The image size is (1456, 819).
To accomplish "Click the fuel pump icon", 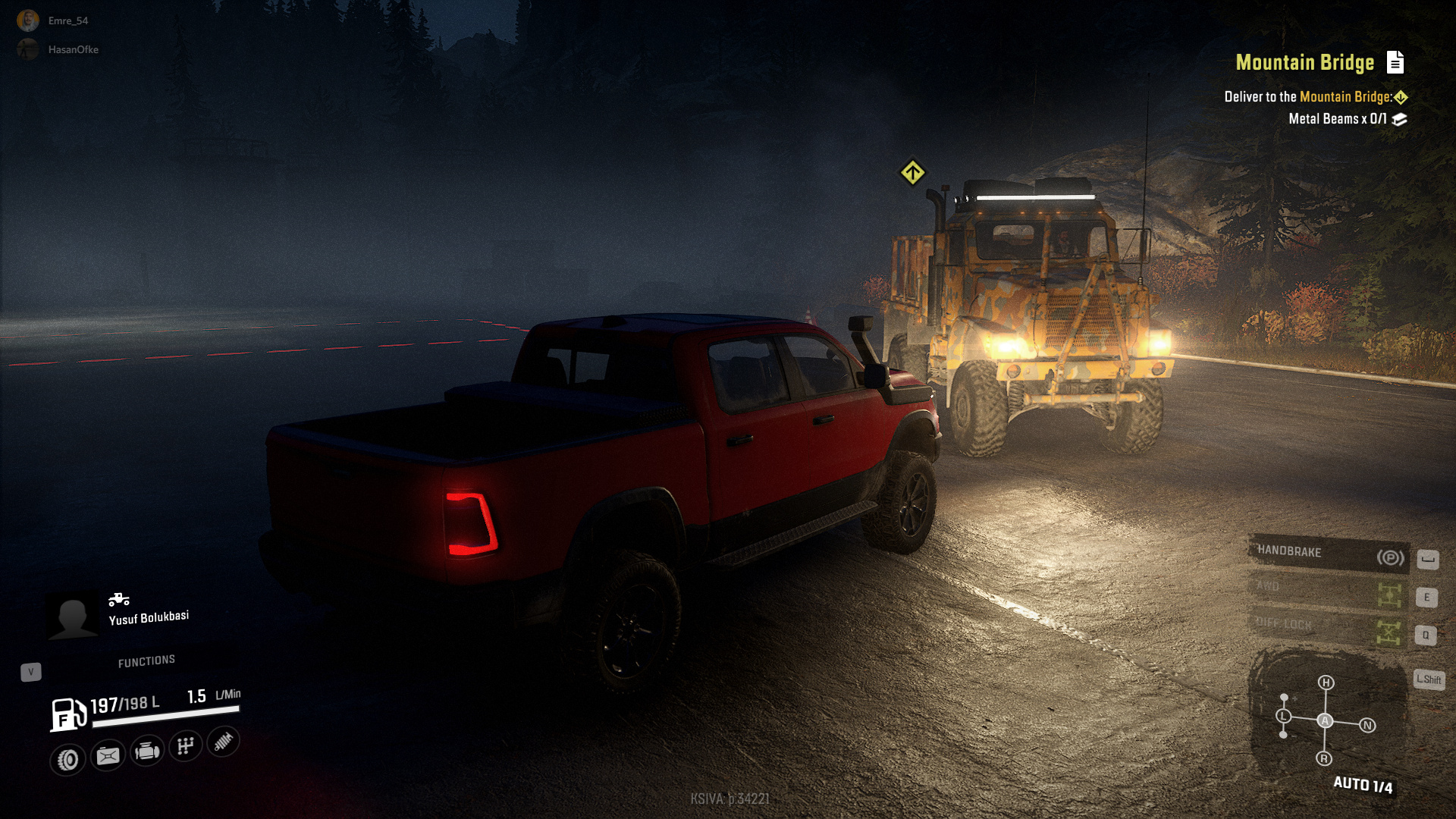I will coord(68,714).
